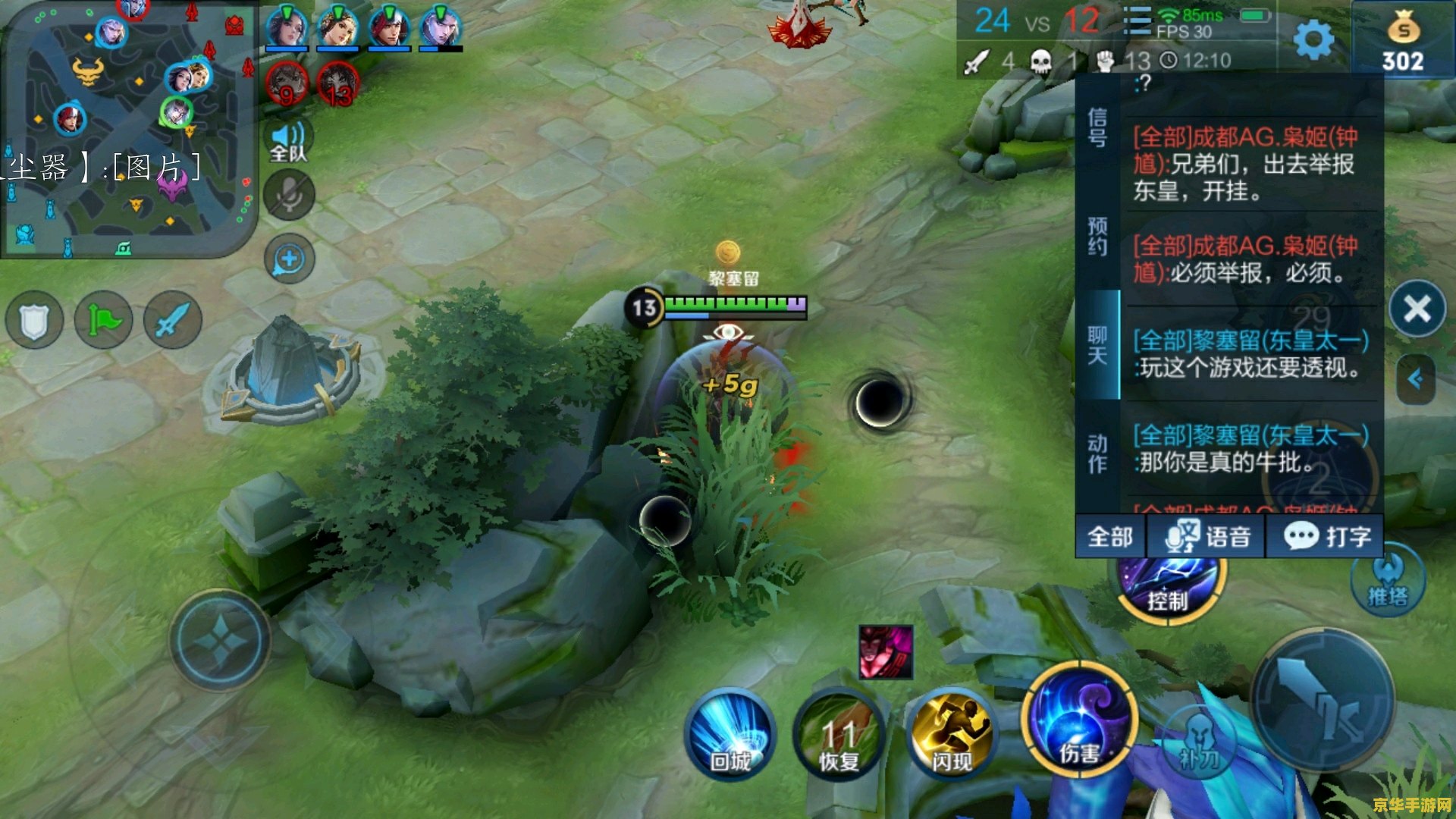Tap the 打字 typing button
This screenshot has height=819, width=1456.
[x=1326, y=537]
